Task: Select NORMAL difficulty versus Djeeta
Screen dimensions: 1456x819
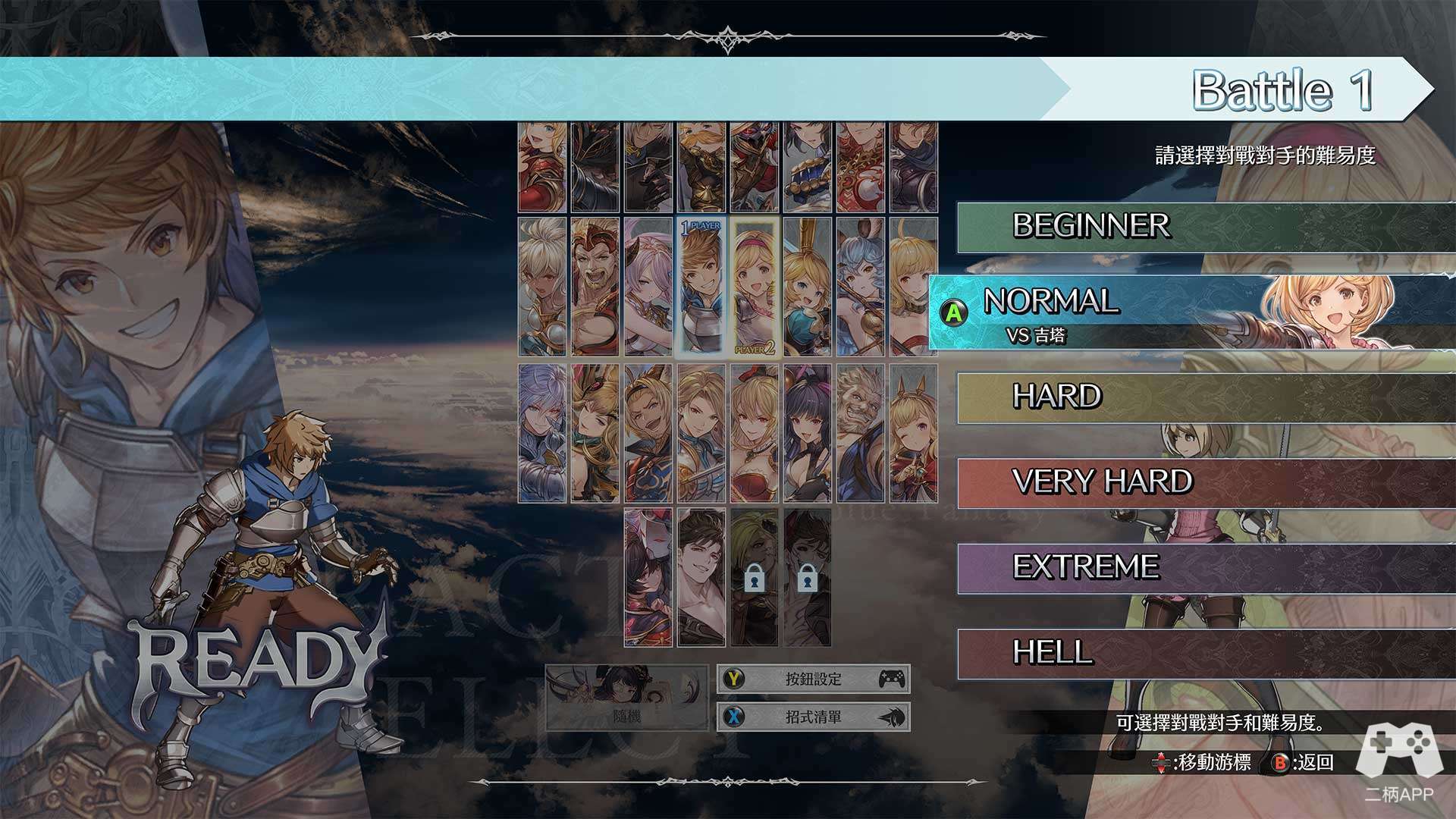Action: click(1191, 312)
